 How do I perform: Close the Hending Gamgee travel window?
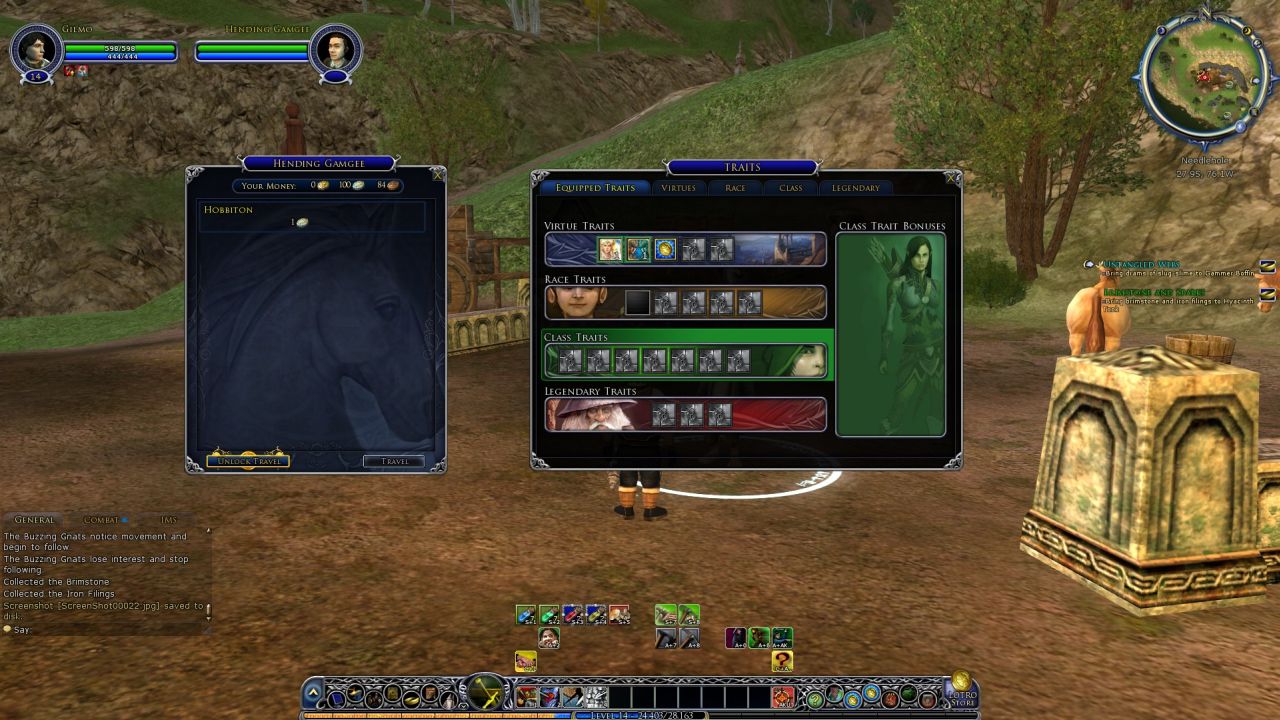pos(437,174)
